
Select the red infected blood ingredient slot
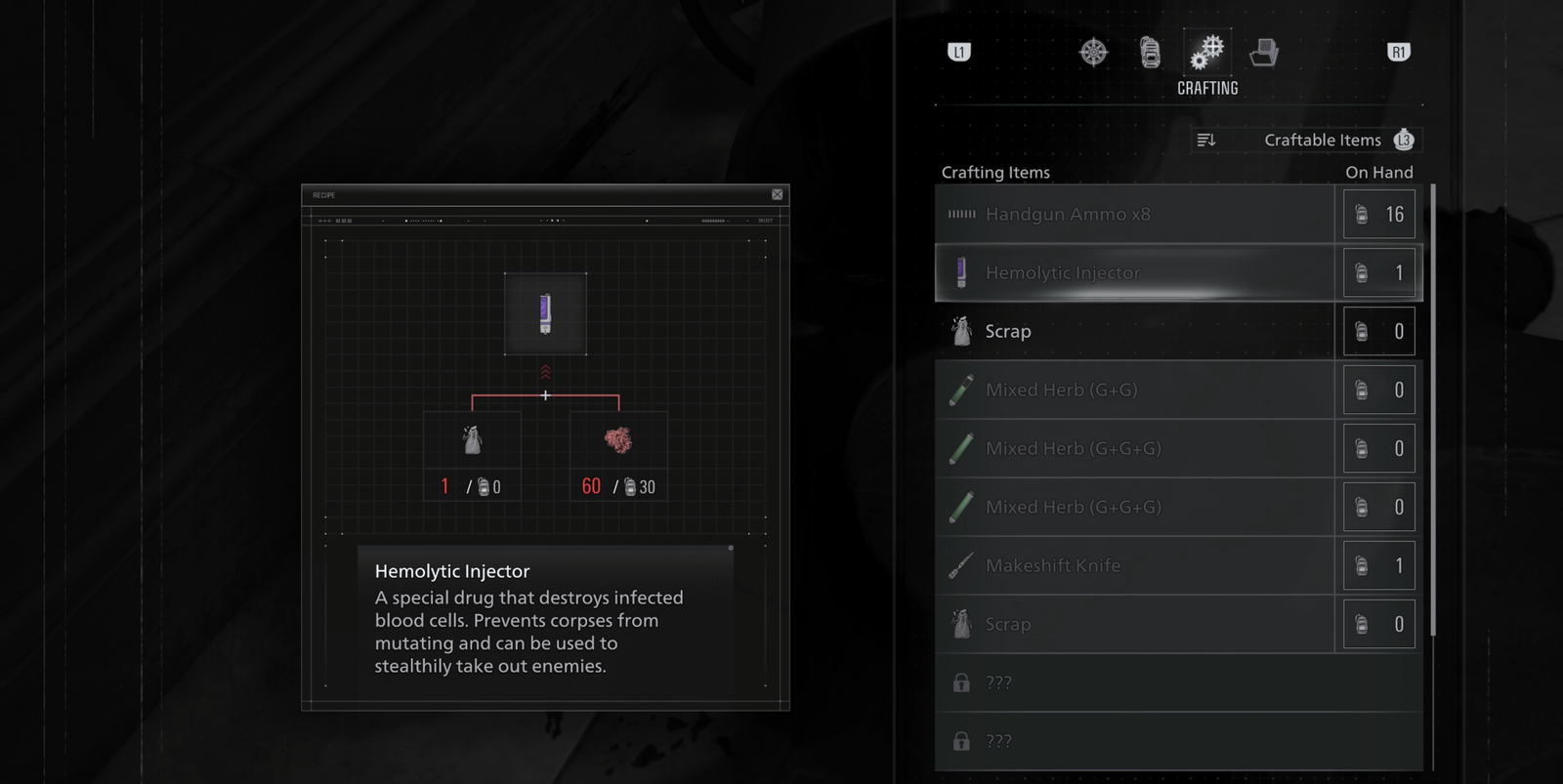pyautogui.click(x=618, y=441)
